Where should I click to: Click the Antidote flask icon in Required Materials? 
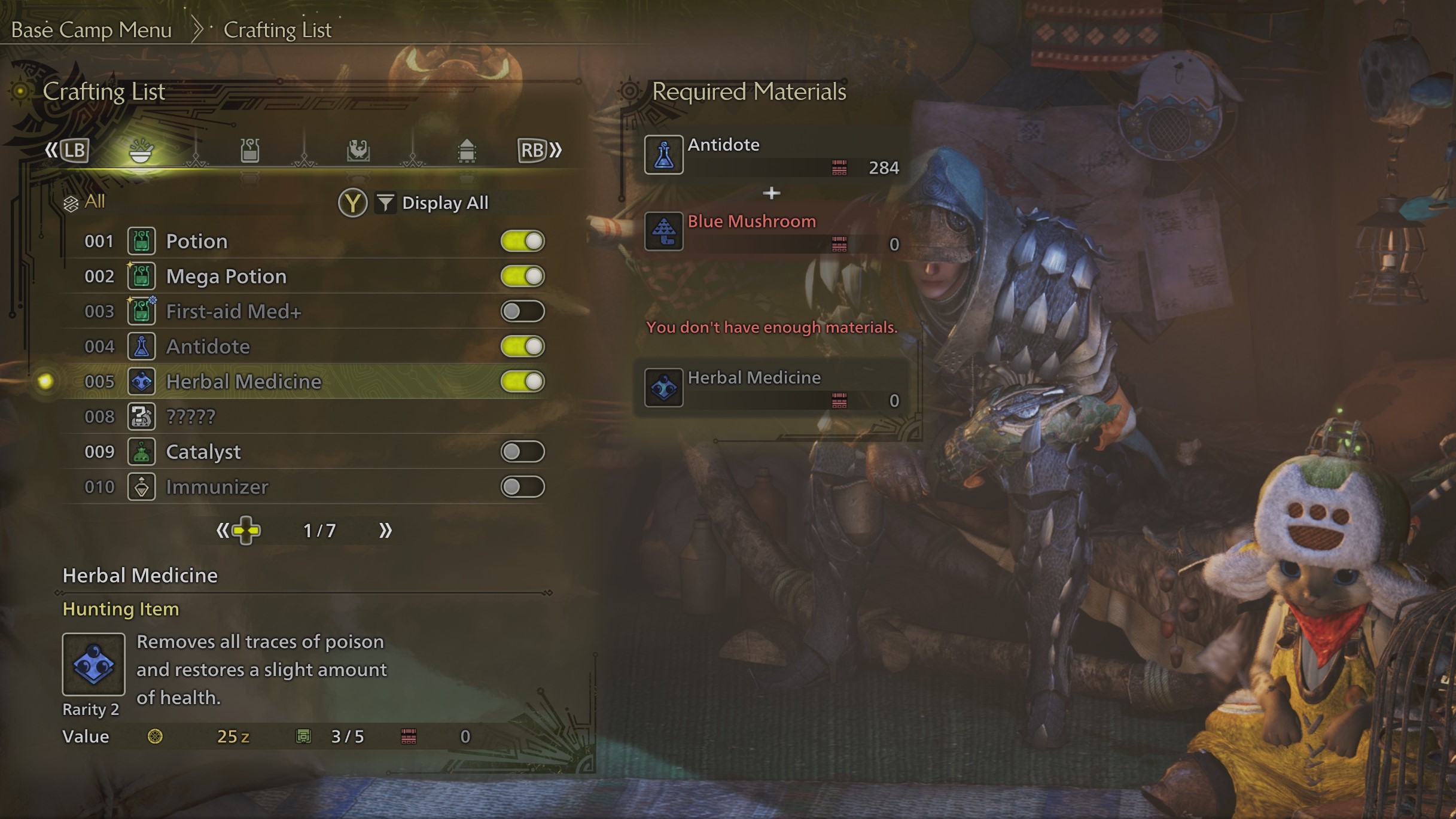[665, 154]
